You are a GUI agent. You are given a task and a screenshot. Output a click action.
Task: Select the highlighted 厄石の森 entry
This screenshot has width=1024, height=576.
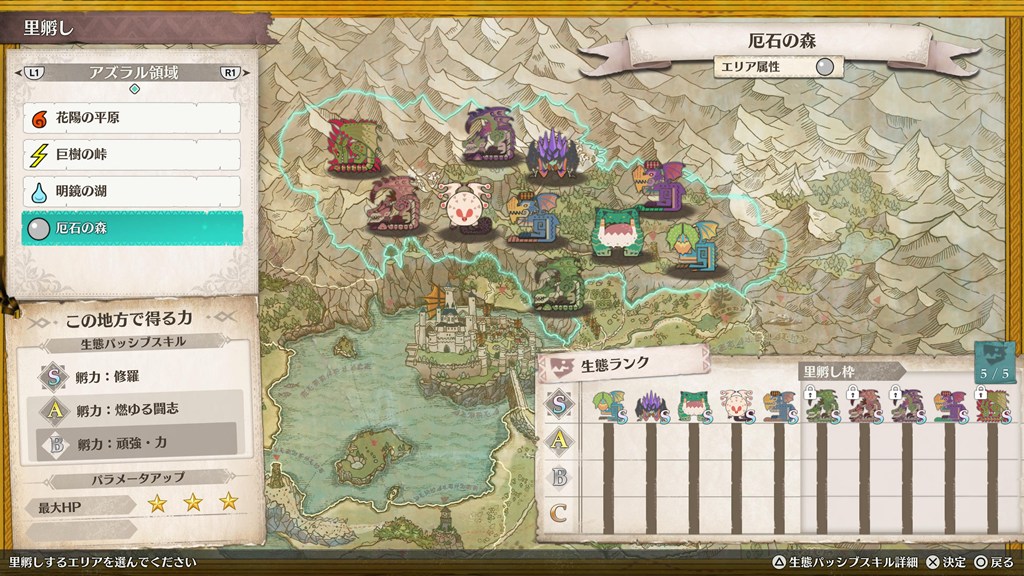pos(131,229)
